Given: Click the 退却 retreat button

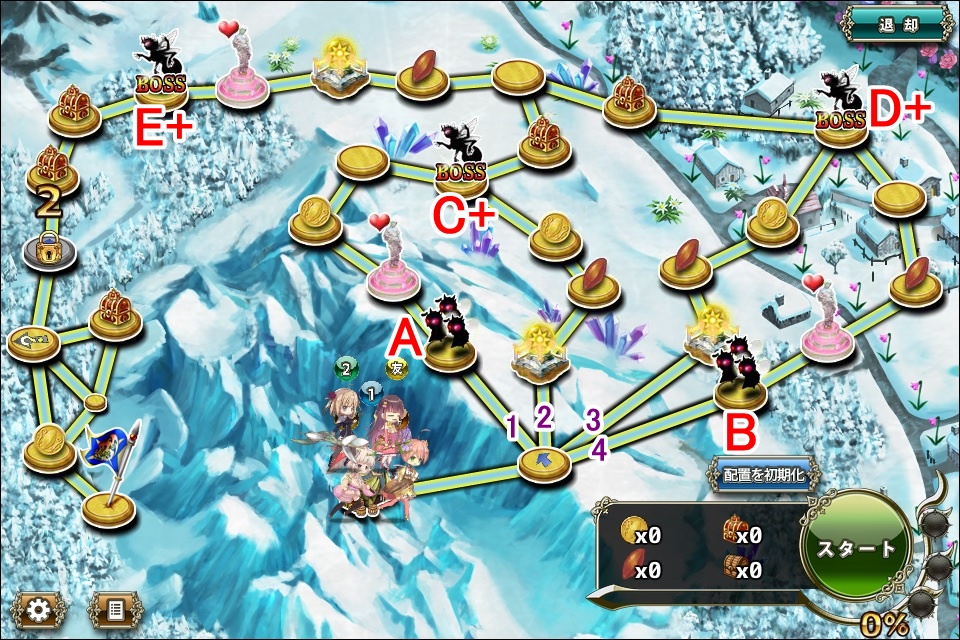Looking at the screenshot, I should (x=895, y=24).
